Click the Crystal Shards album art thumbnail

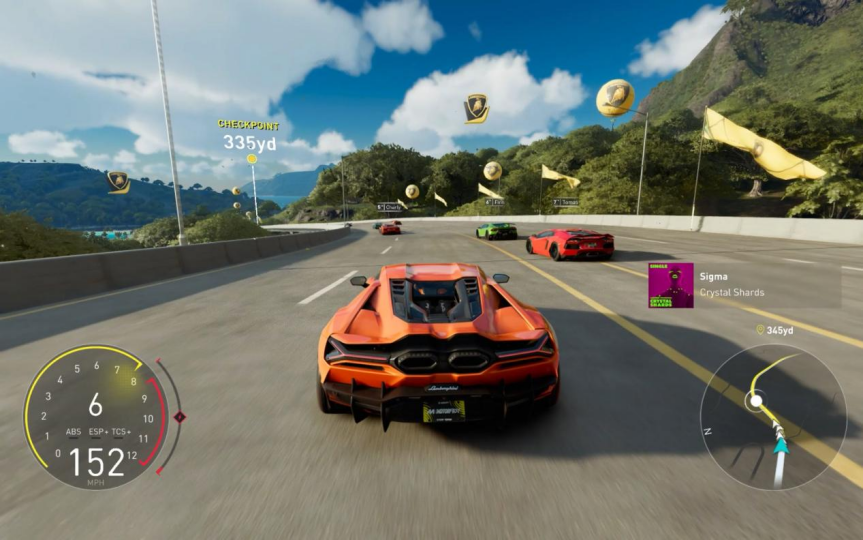click(670, 285)
